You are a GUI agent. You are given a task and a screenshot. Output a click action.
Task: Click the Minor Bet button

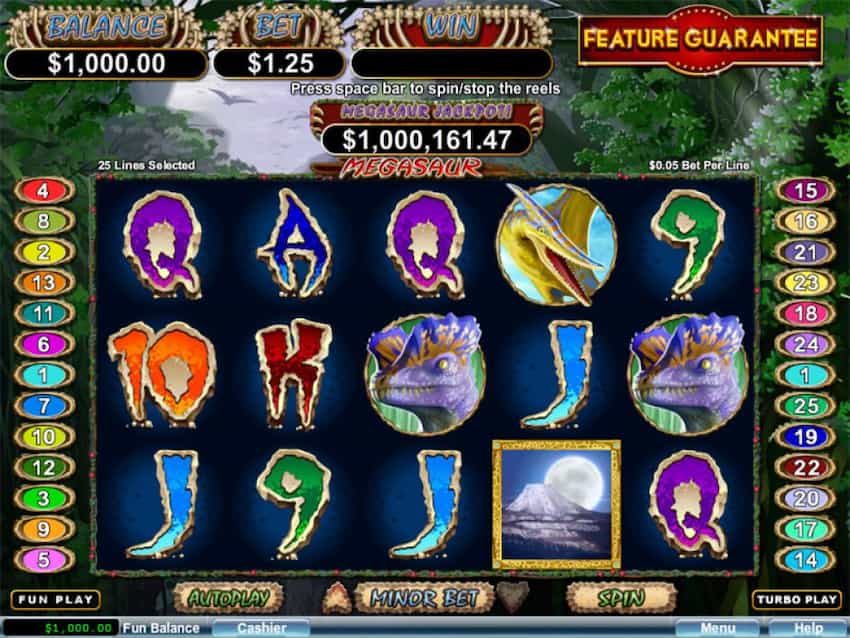tap(424, 598)
